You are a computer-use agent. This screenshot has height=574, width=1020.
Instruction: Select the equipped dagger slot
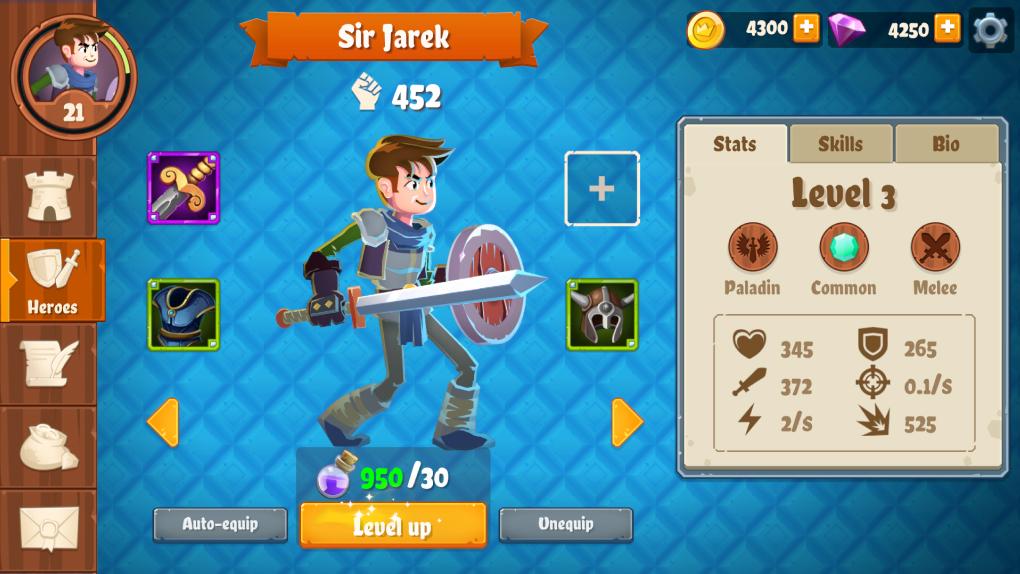[x=184, y=188]
